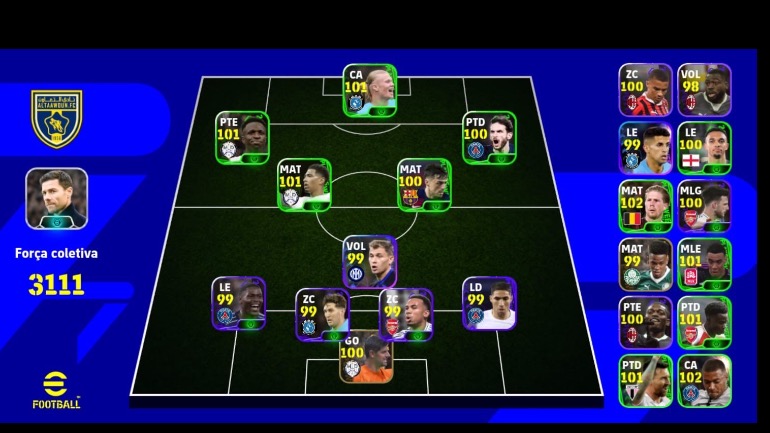Pick the MAT 101 midfielder card

[304, 184]
